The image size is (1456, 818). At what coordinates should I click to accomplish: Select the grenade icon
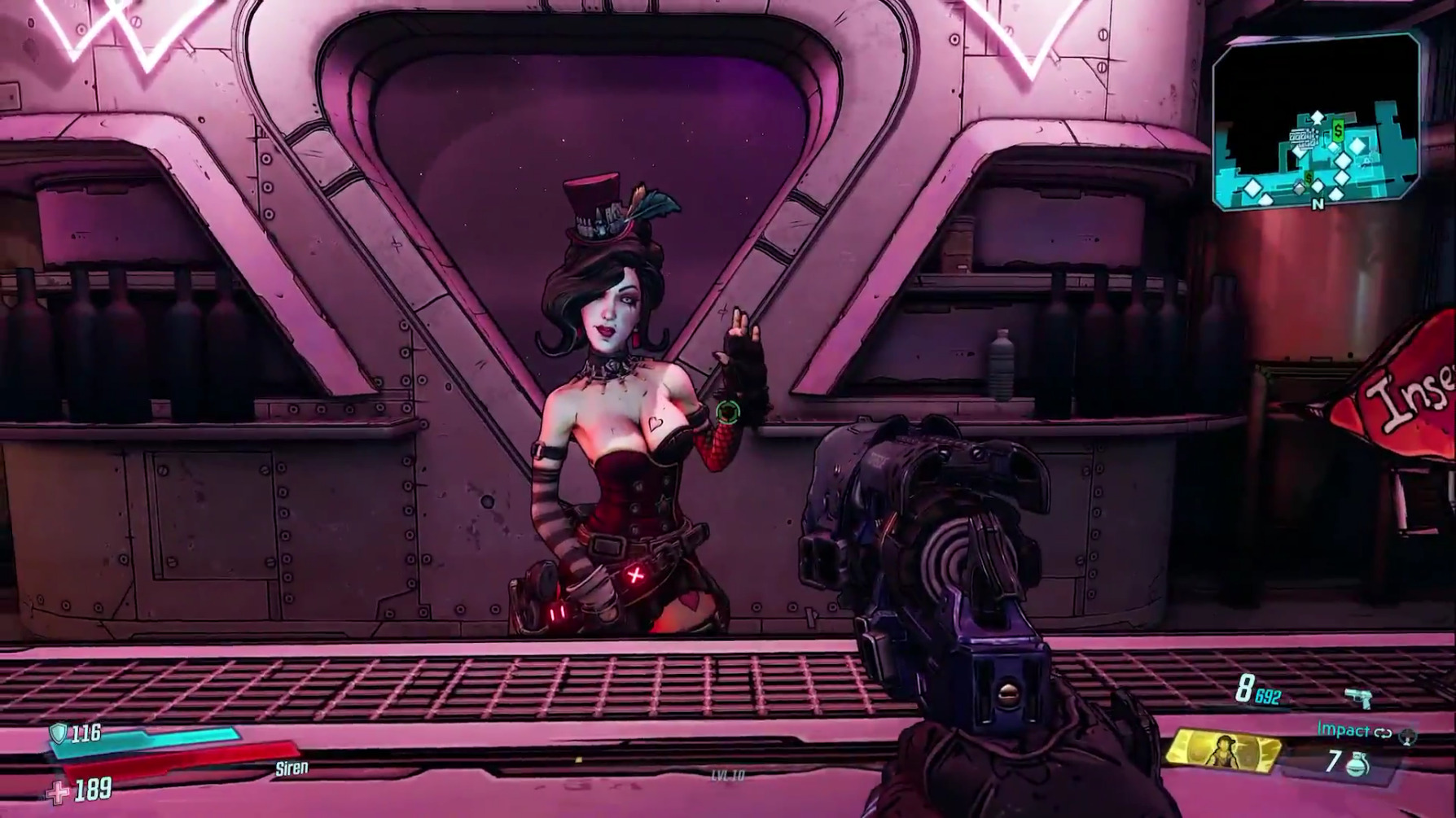(x=1357, y=763)
